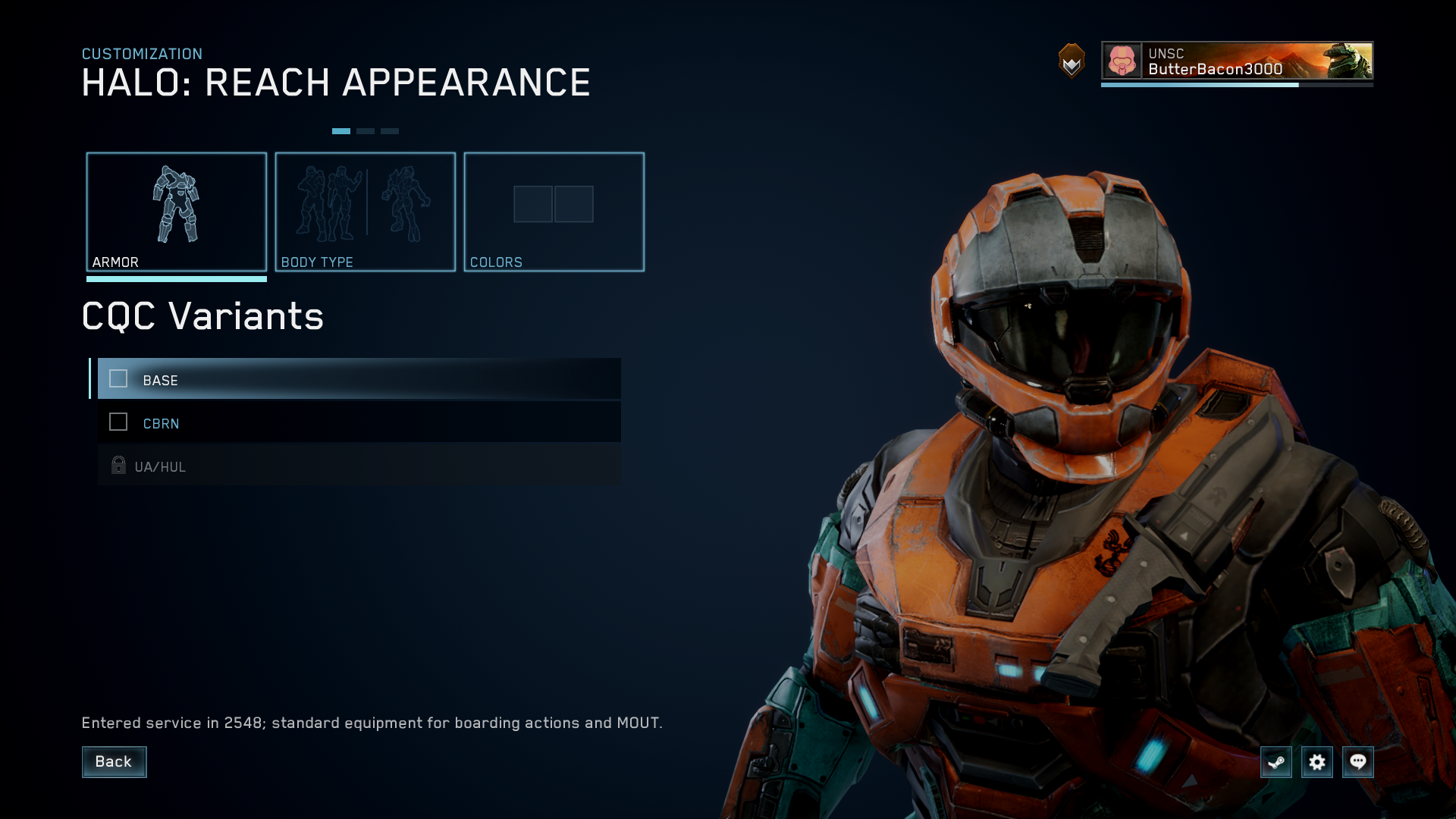Select the BASE variant checkbox
Screen dimensions: 1456x819
pos(118,379)
